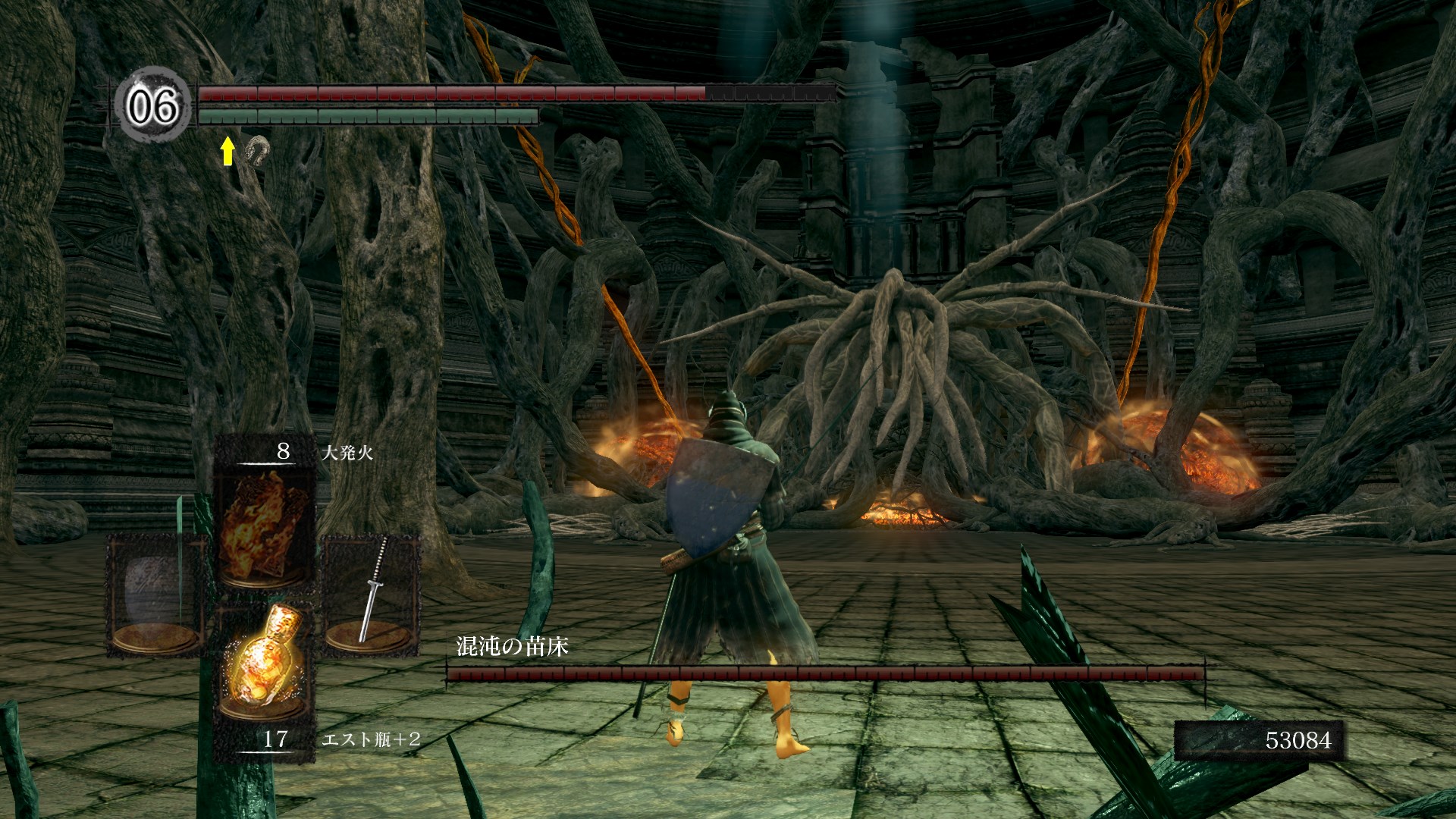Select the katana right-hand weapon slot

click(x=372, y=591)
